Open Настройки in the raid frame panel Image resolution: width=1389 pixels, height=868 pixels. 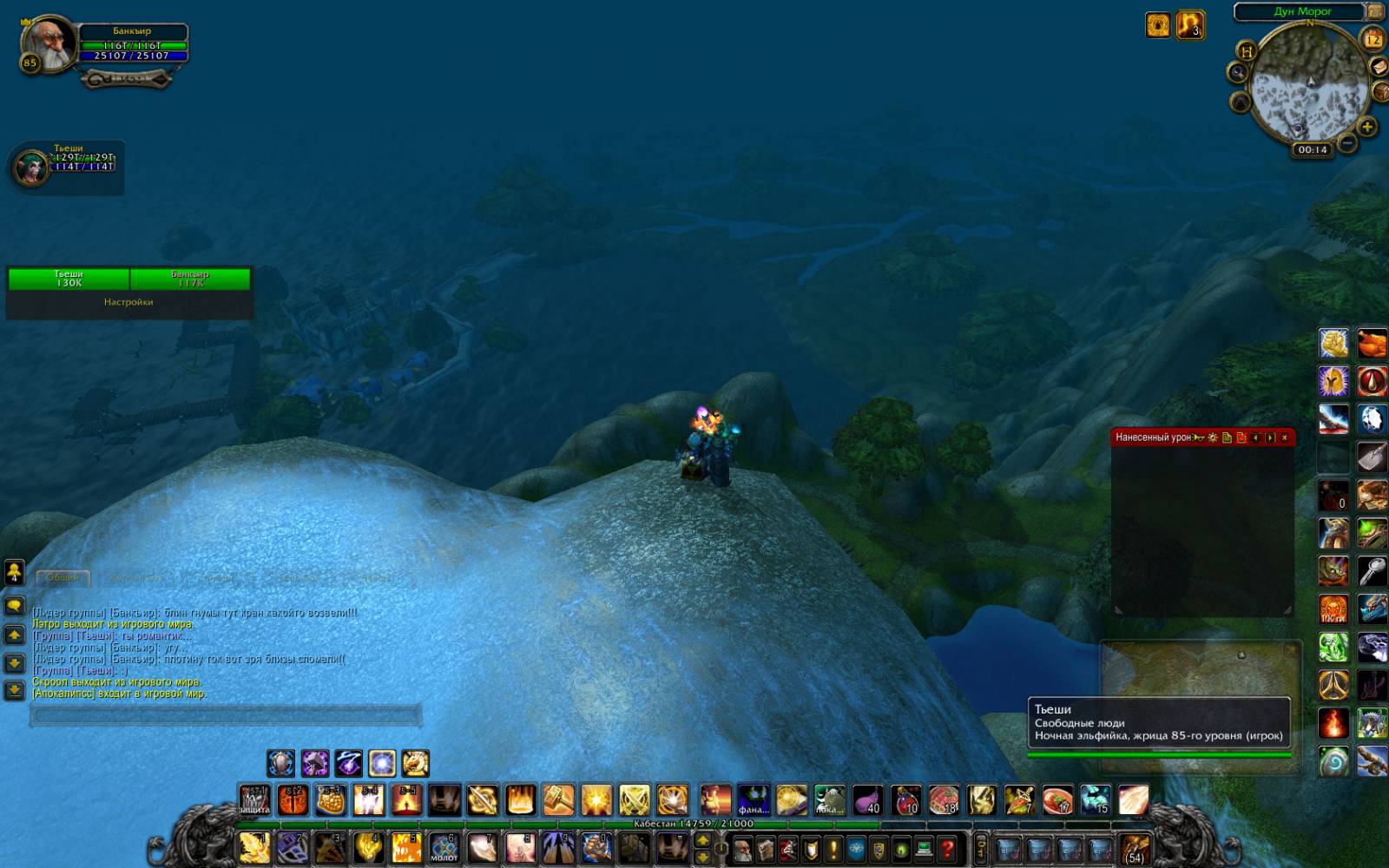(128, 302)
